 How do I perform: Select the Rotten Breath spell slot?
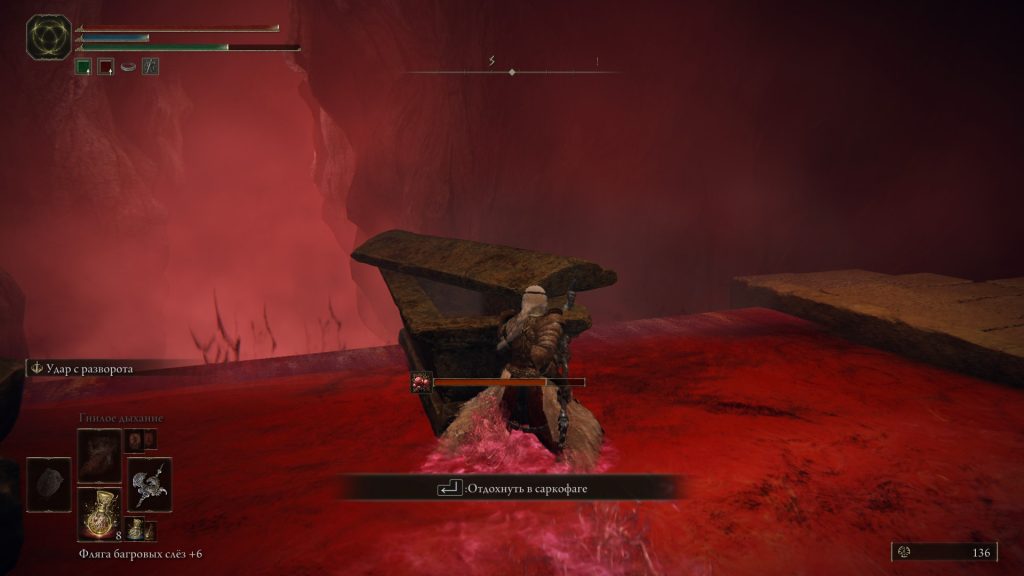click(x=99, y=455)
